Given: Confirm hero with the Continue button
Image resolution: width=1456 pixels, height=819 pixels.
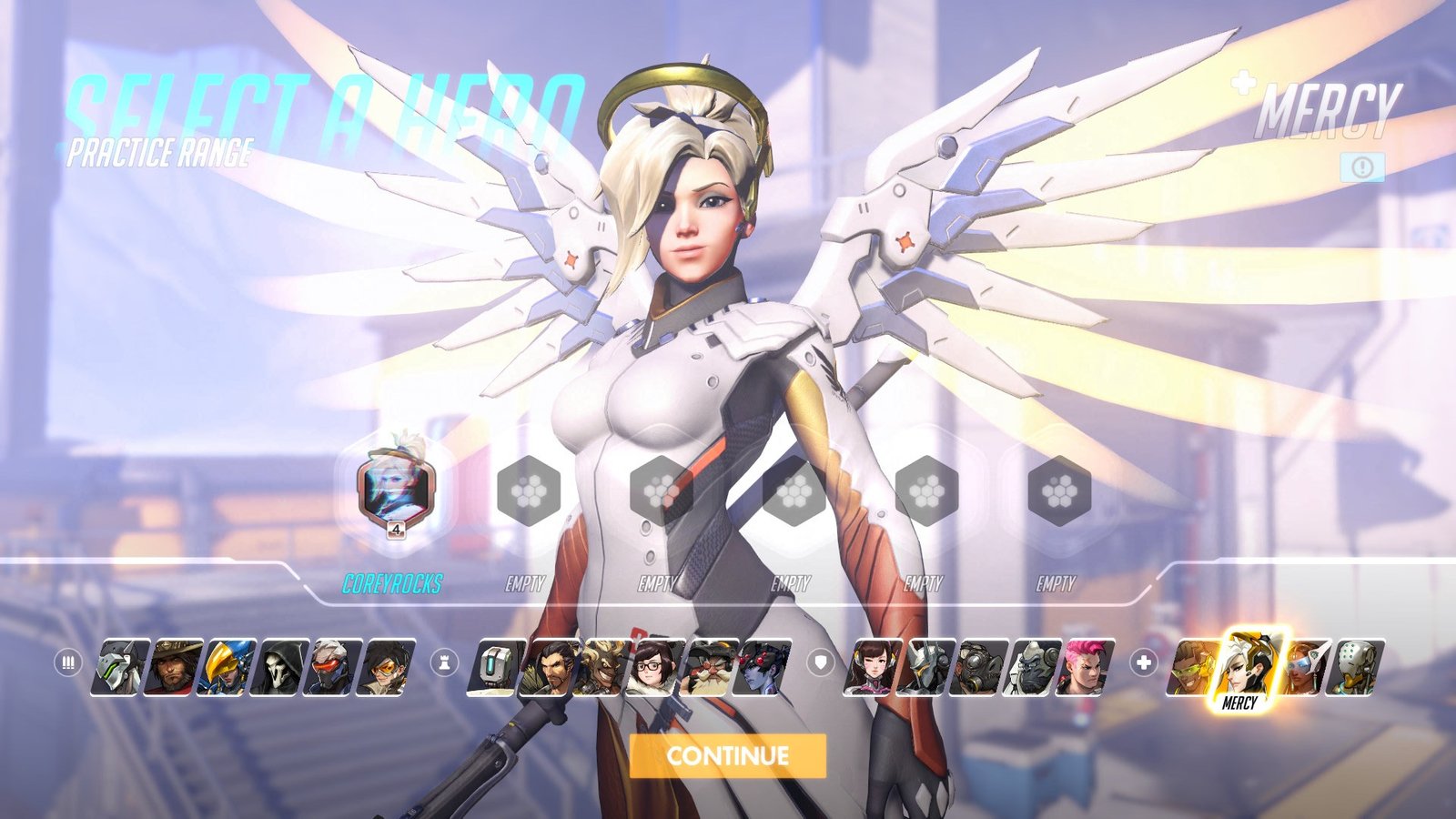Looking at the screenshot, I should [x=728, y=756].
